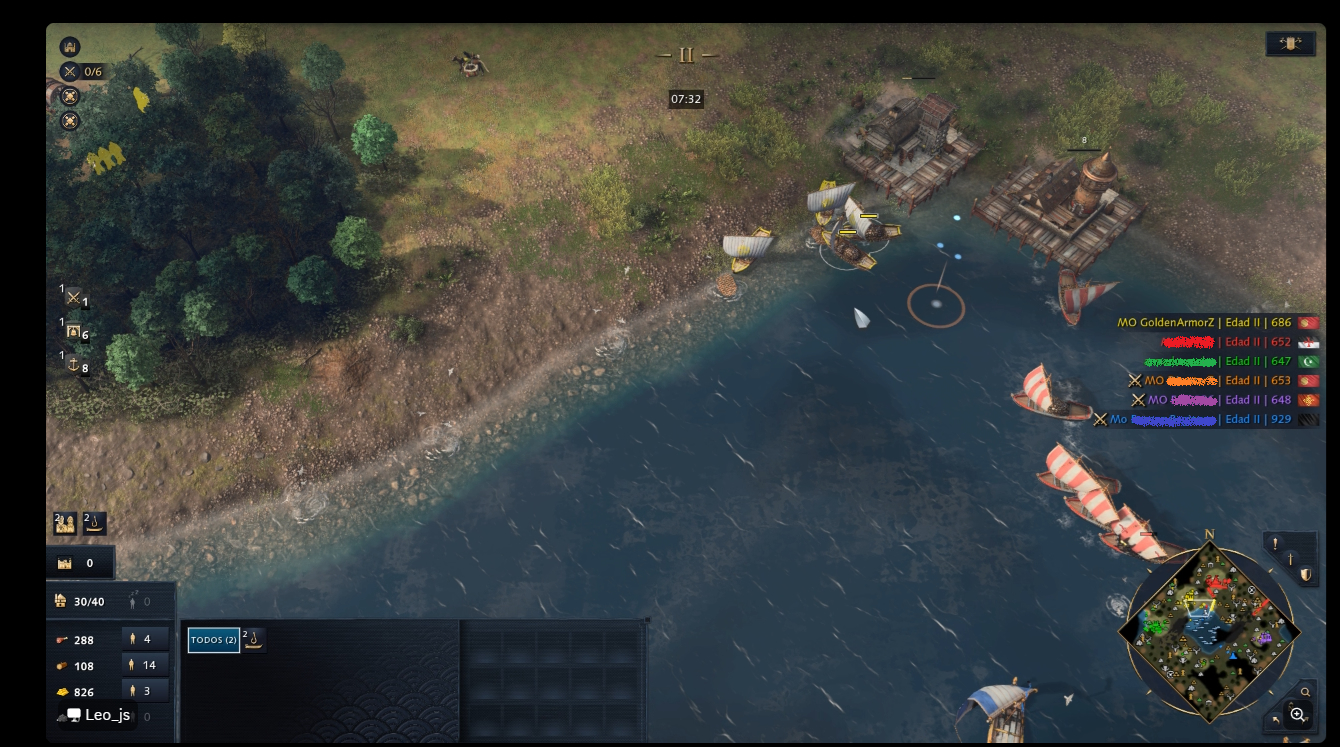Click the food villagers count button
Viewport: 1340px width, 747px height.
[x=145, y=639]
